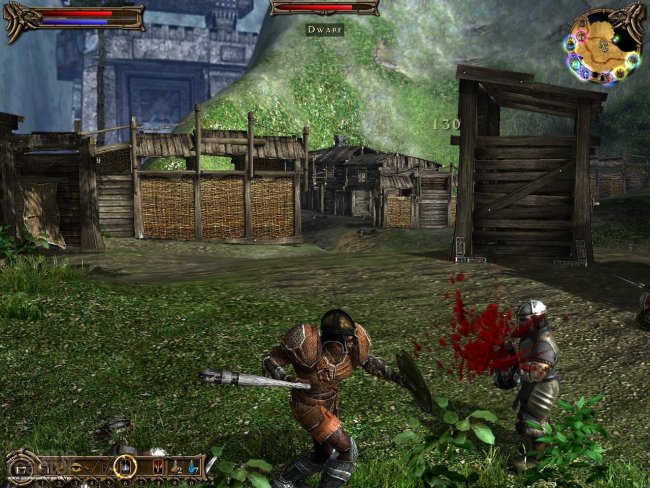Use the orange health potion slot
The width and height of the screenshot is (650, 488).
(x=176, y=468)
